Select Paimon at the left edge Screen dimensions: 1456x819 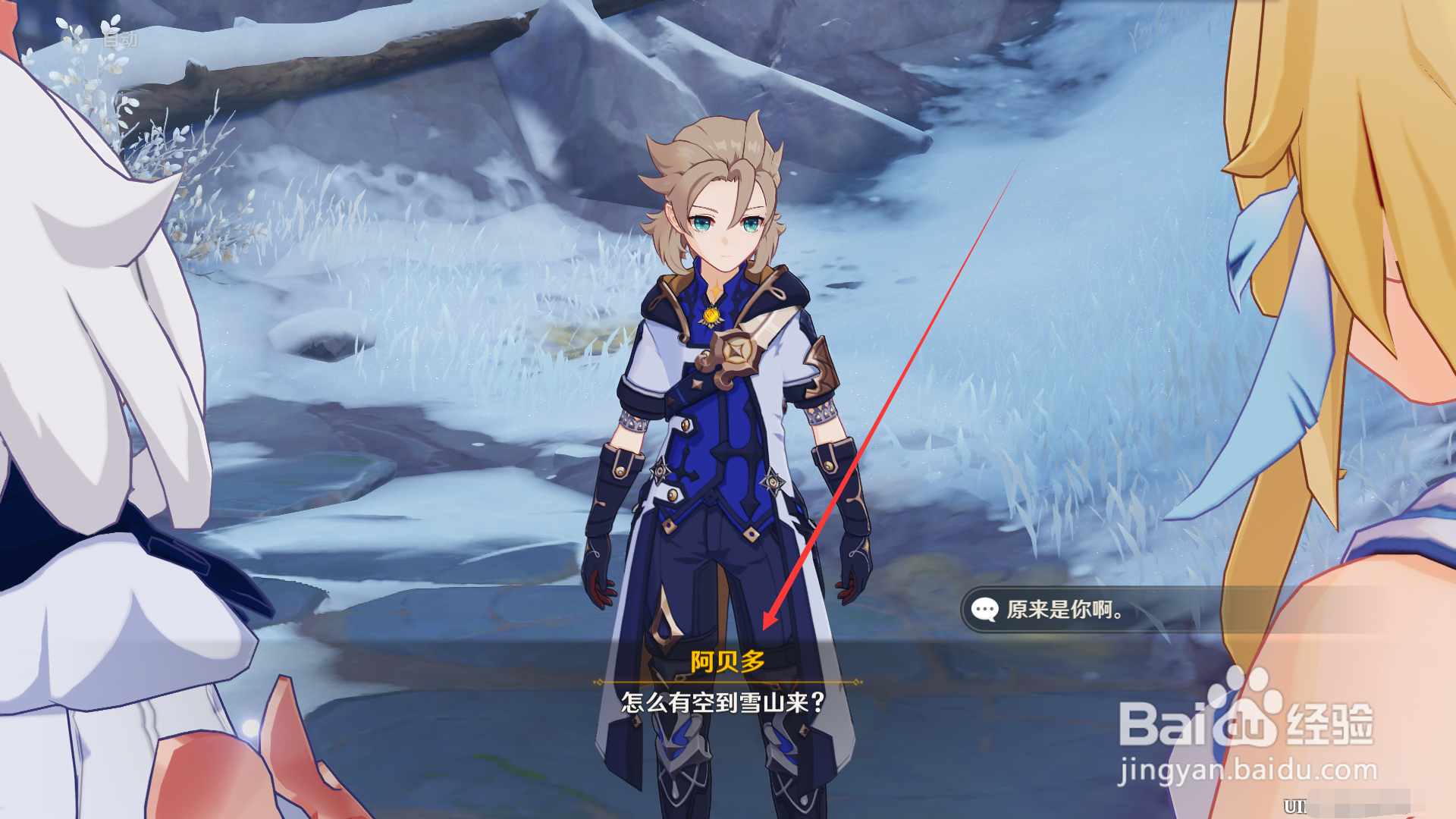[99, 379]
